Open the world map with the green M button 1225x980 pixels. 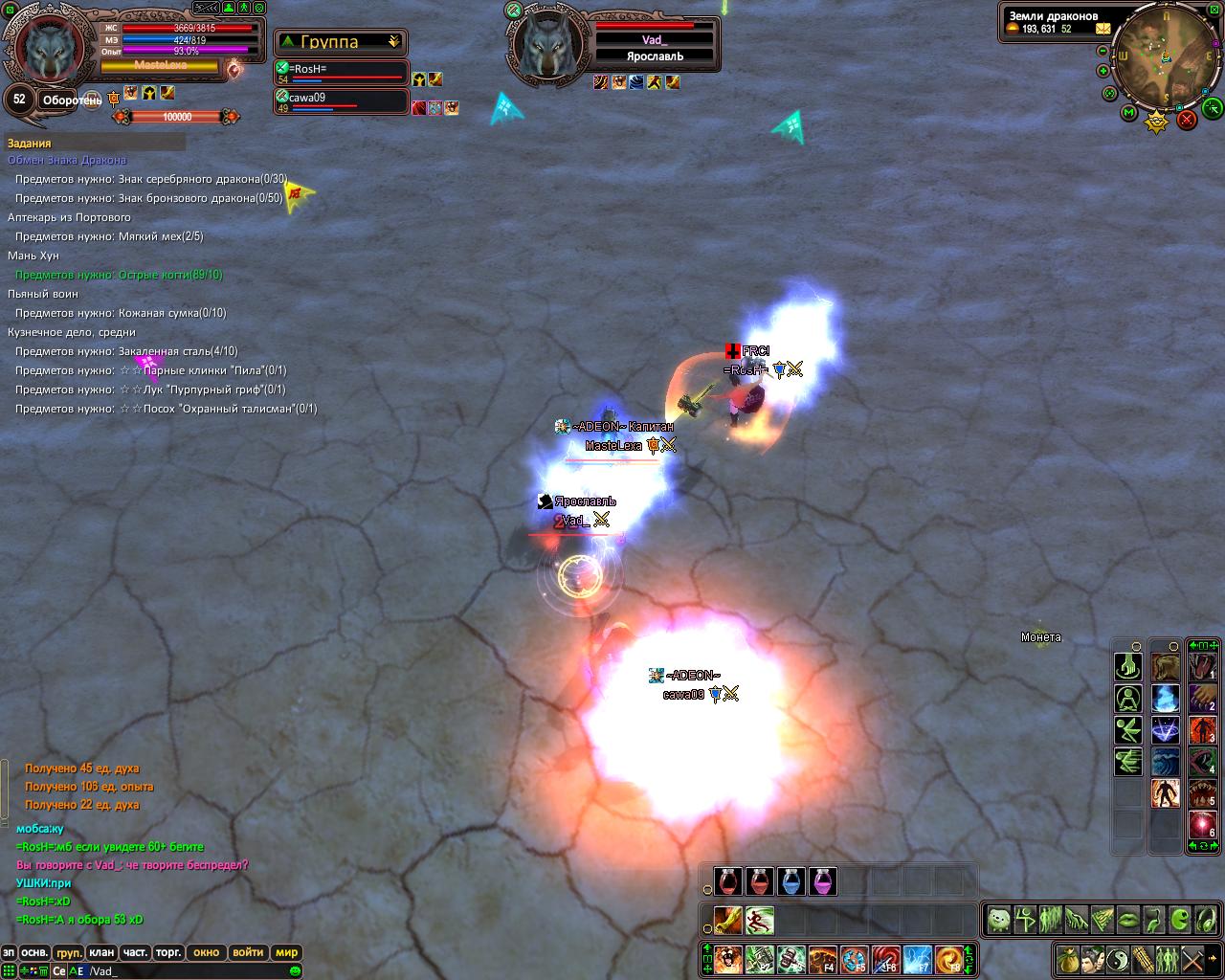coord(1129,114)
